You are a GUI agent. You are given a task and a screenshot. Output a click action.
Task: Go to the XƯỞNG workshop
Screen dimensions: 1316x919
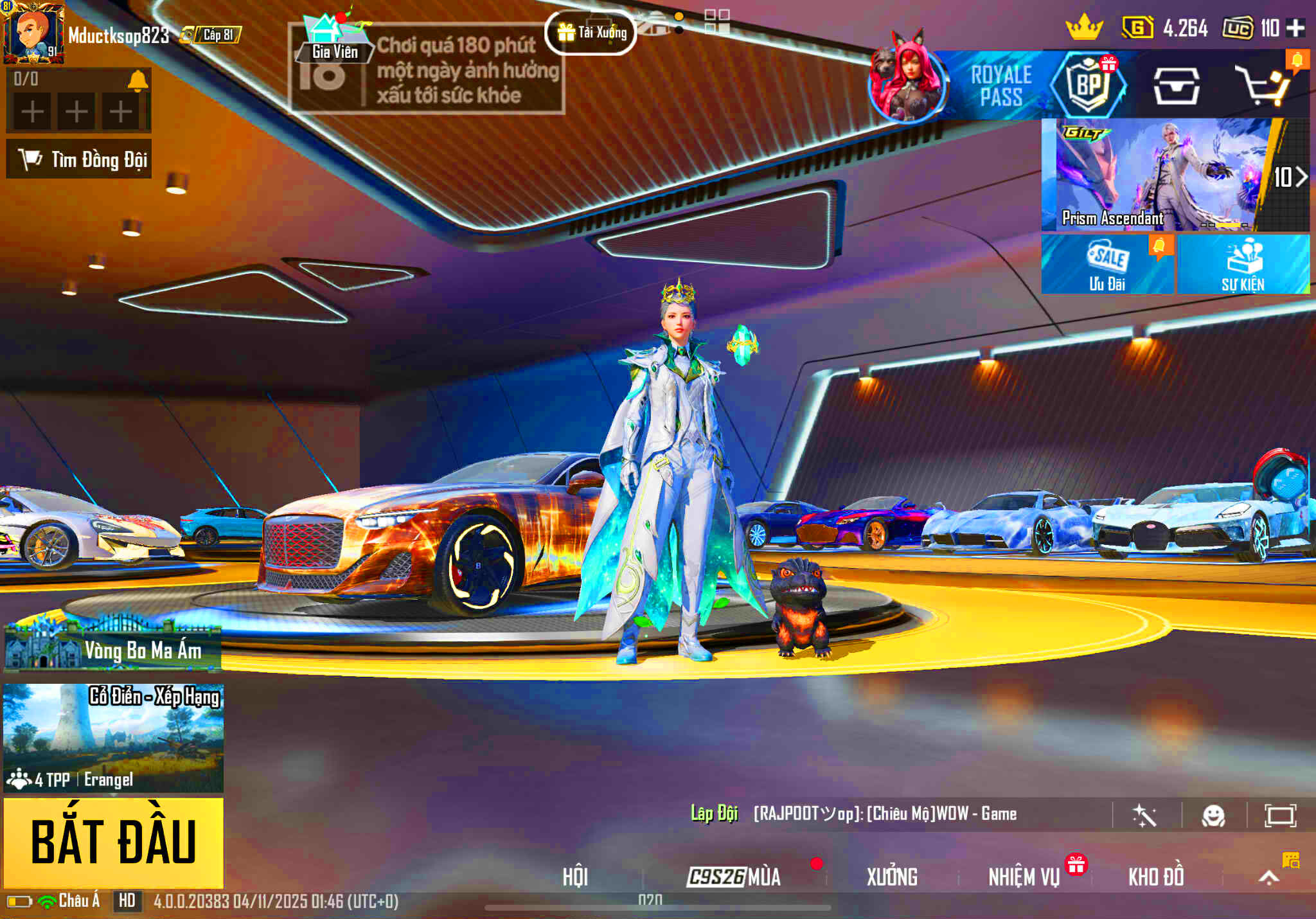892,877
